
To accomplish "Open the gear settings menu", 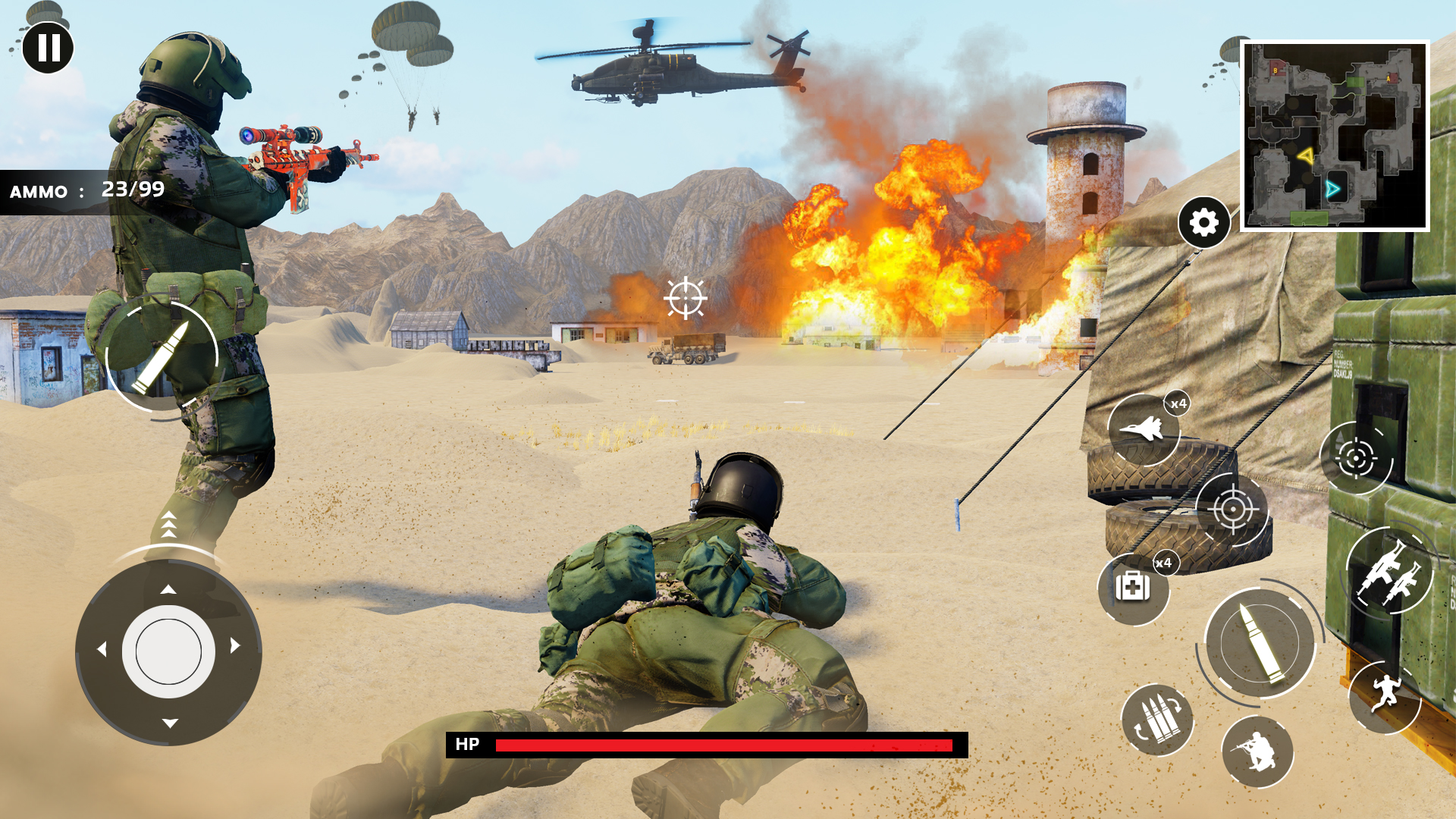I will [x=1203, y=223].
